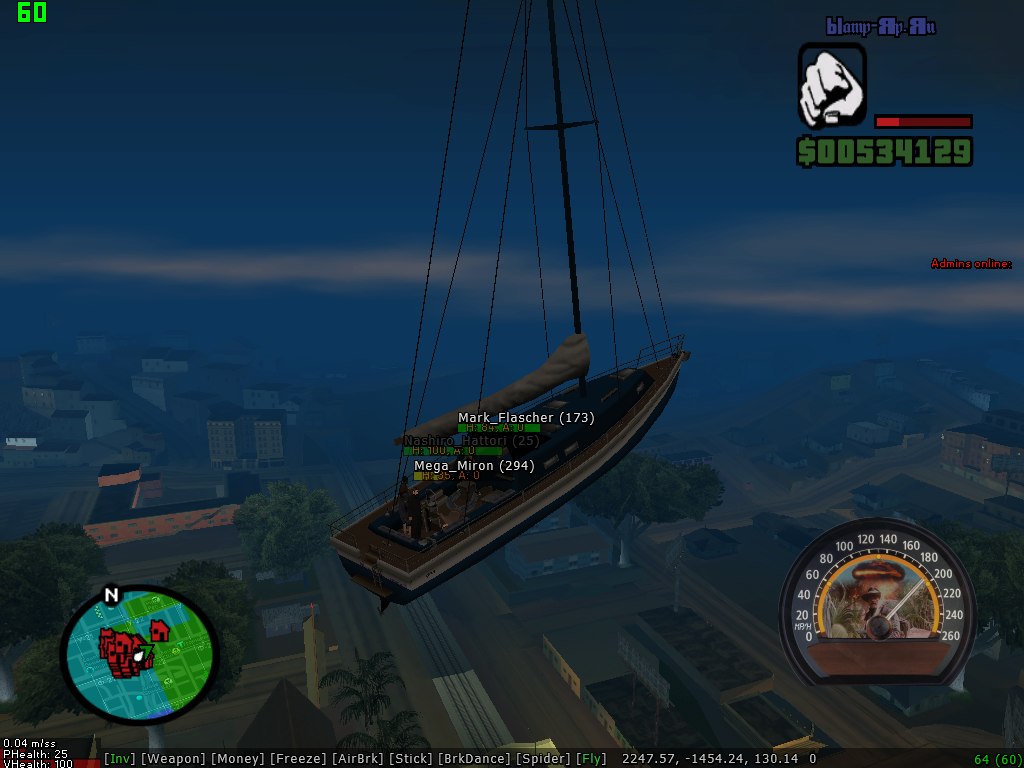Click the fist weapon icon

coord(832,84)
